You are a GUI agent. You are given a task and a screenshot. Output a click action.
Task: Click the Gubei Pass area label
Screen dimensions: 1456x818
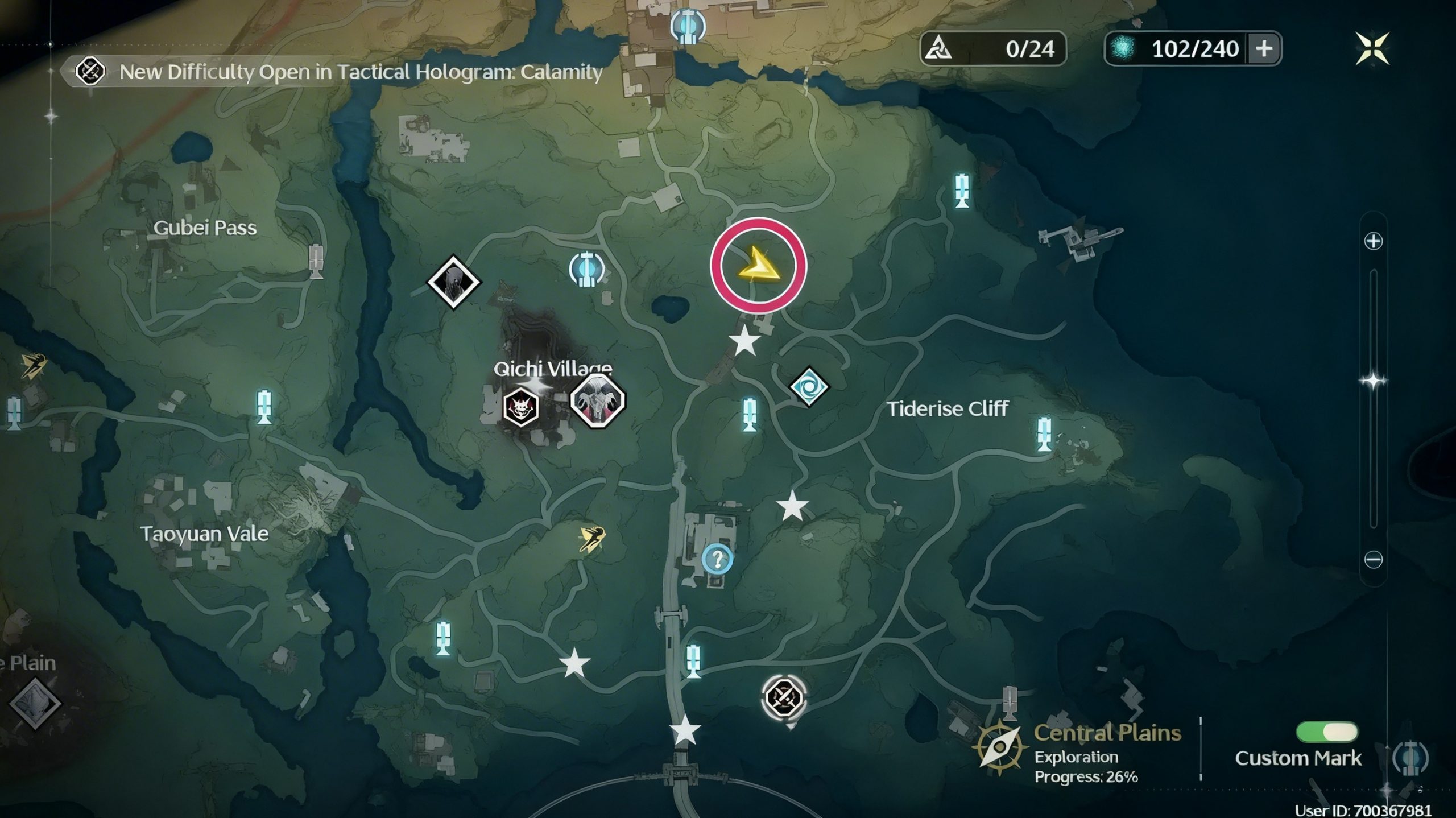point(205,228)
